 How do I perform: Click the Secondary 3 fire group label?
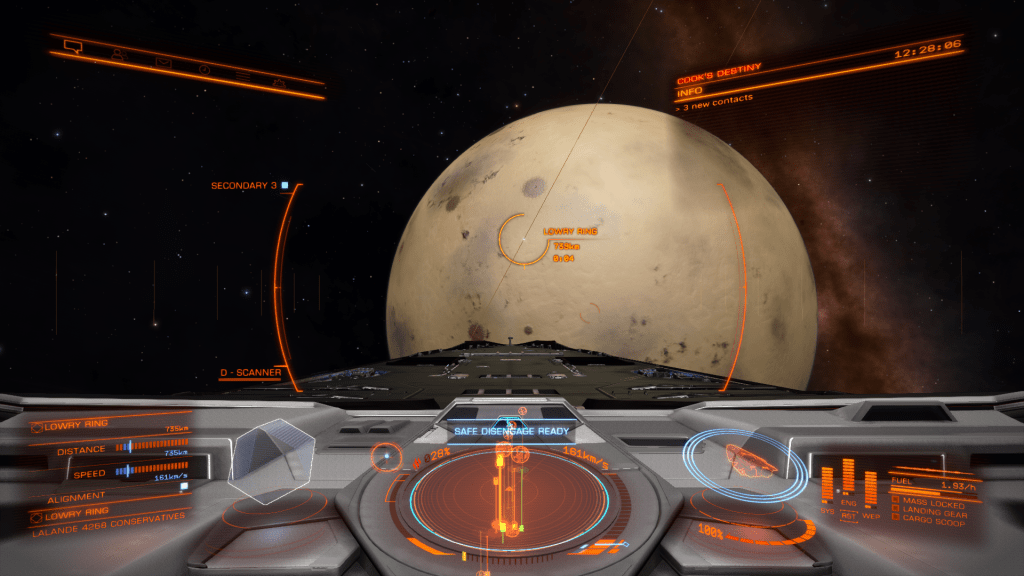(x=244, y=186)
